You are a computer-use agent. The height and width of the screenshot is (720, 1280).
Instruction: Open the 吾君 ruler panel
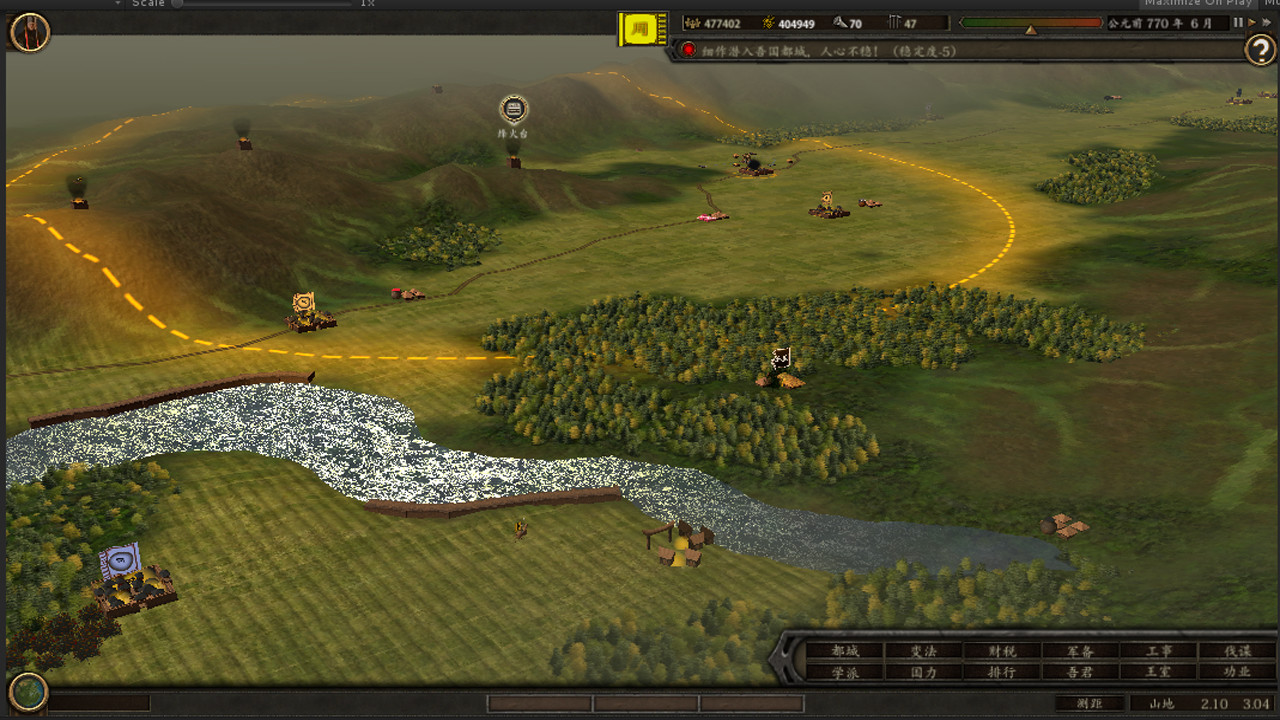(x=1080, y=672)
